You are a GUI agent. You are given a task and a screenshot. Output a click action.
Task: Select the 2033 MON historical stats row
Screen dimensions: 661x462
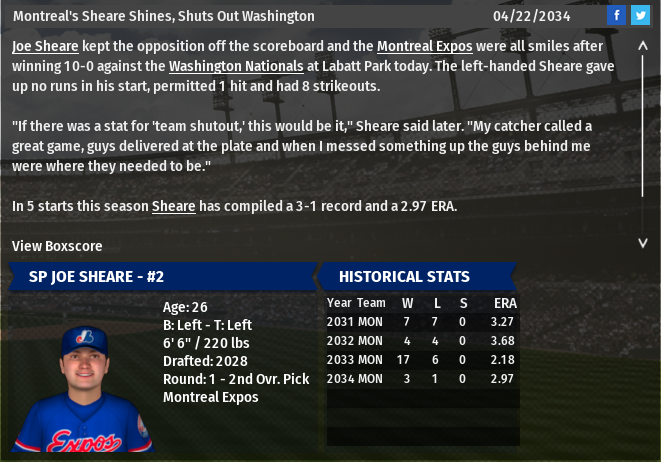[421, 359]
